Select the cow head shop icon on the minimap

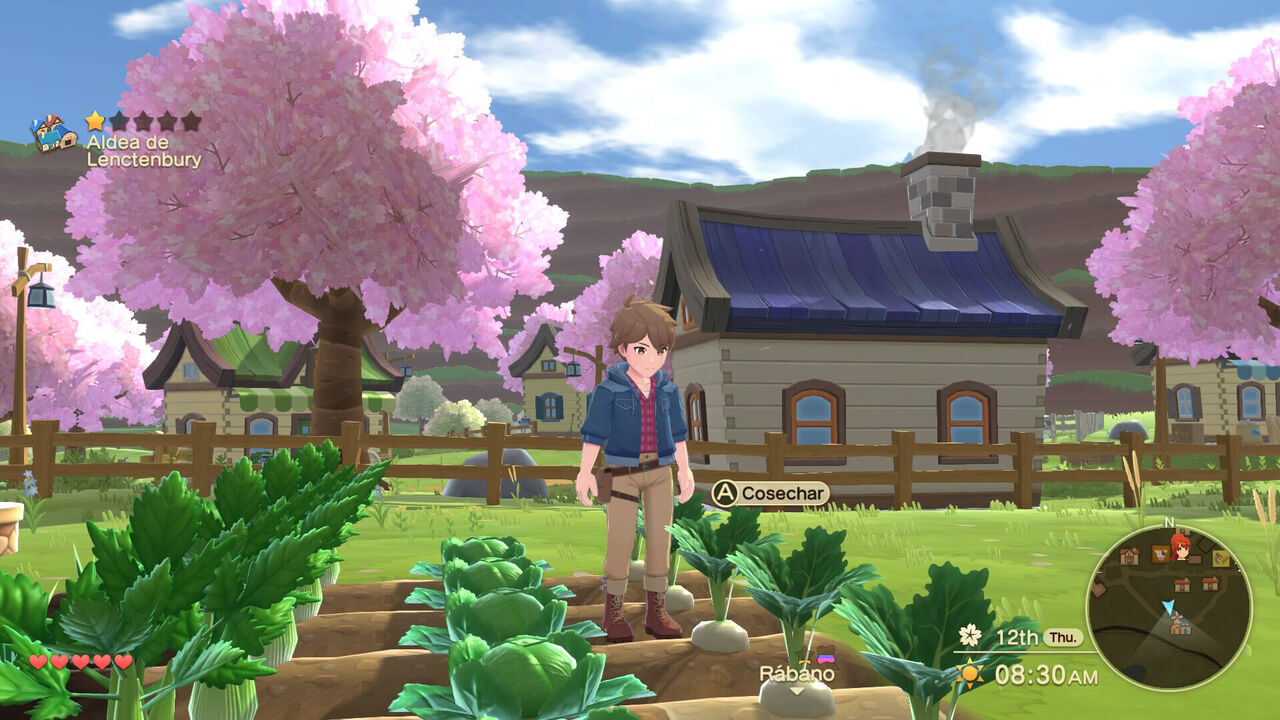point(1159,554)
